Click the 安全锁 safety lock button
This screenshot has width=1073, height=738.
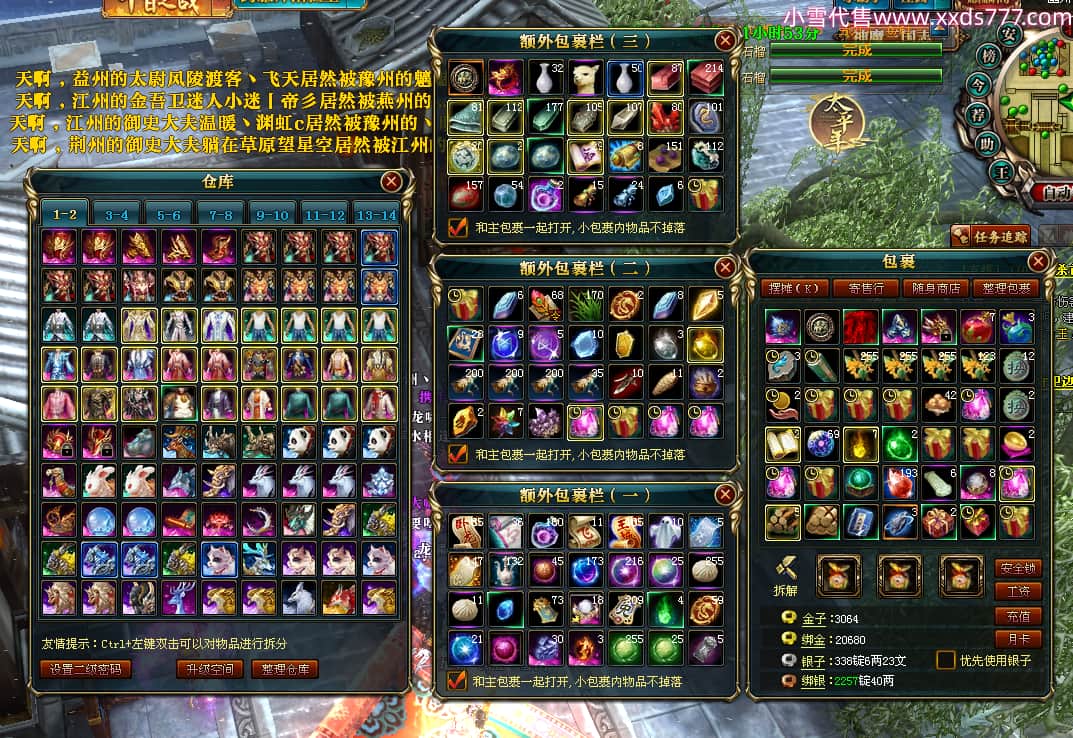(x=1018, y=568)
